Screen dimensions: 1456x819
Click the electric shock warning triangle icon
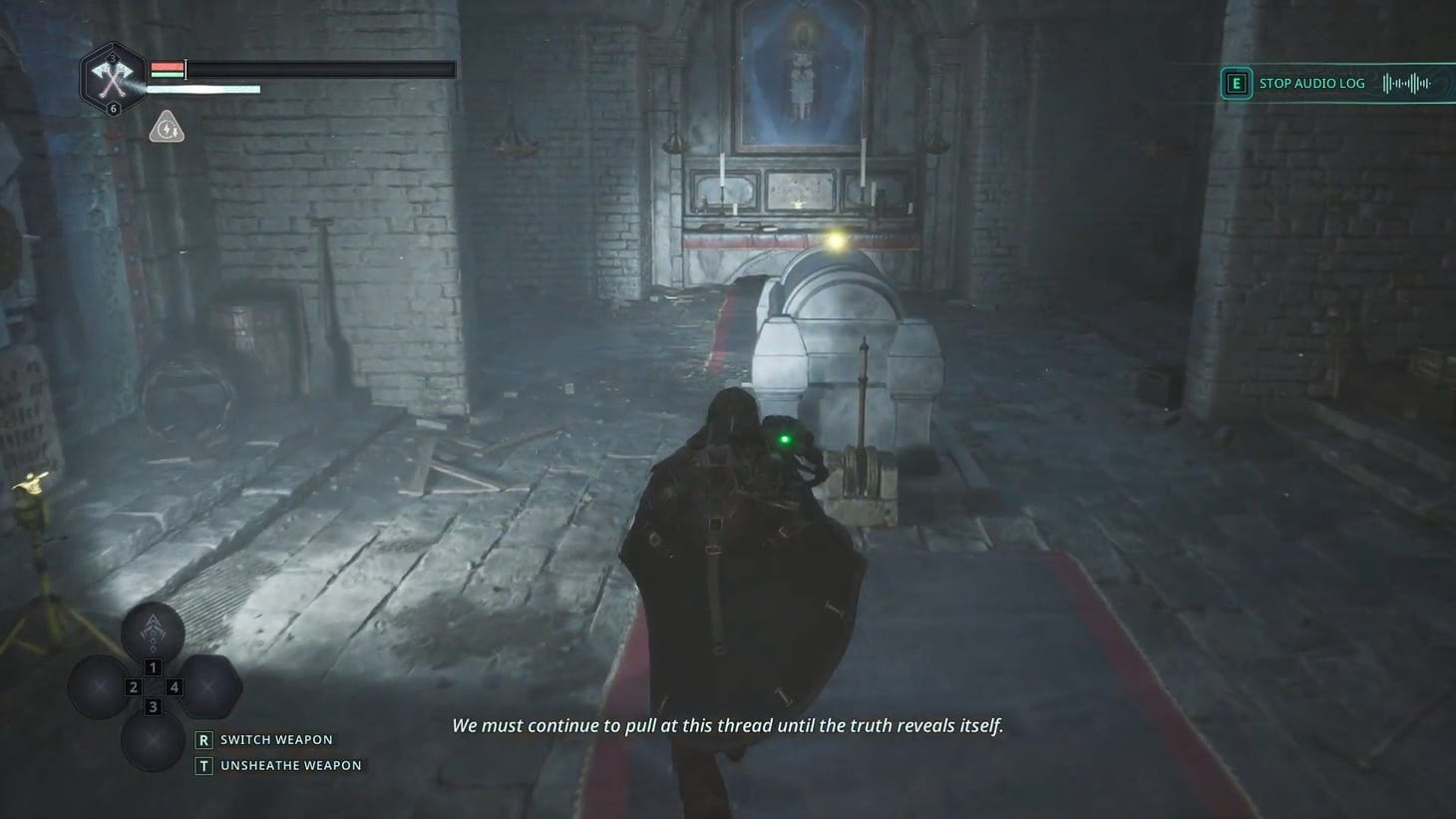167,127
